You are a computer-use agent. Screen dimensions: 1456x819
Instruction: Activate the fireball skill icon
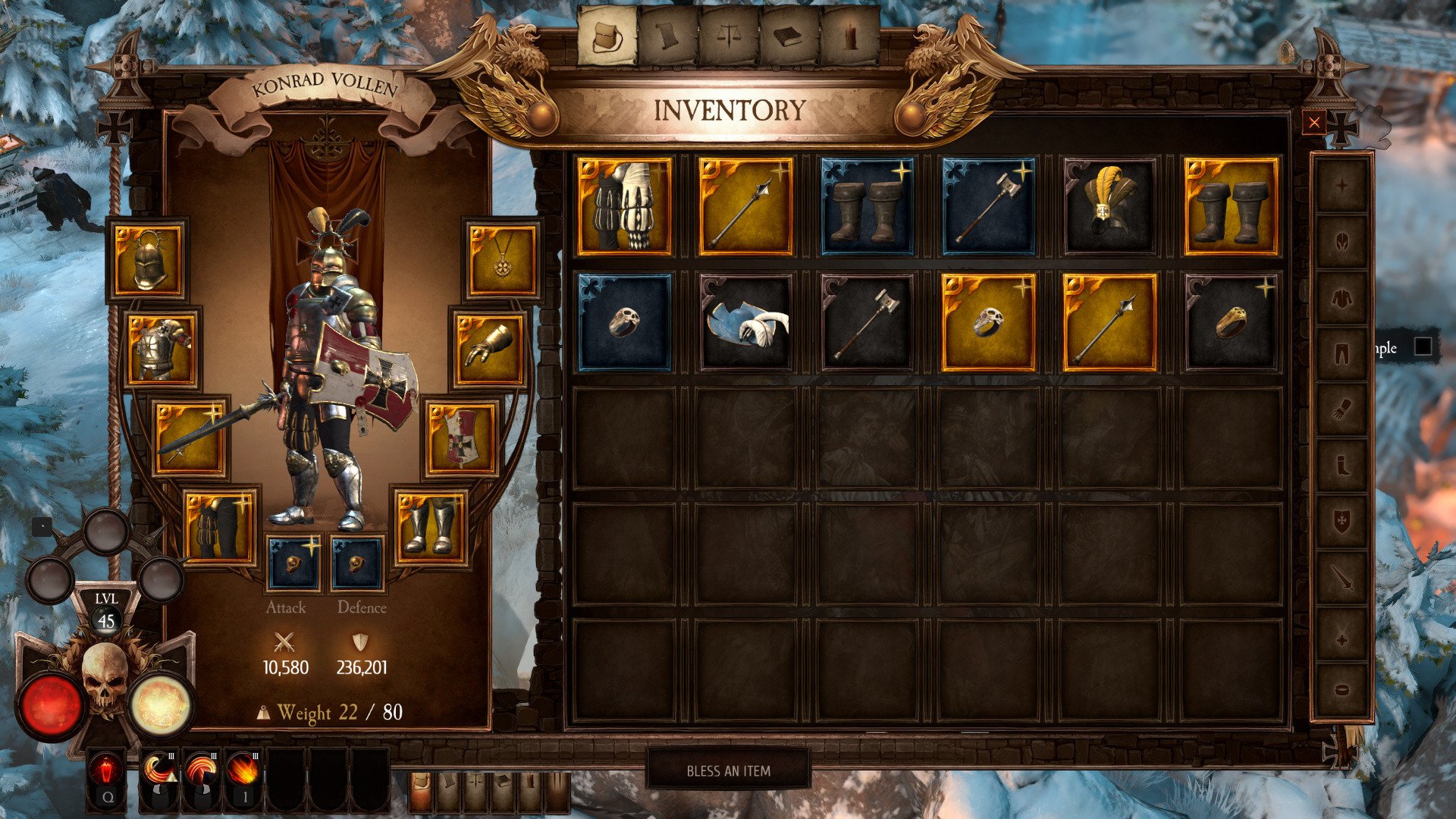coord(243,770)
